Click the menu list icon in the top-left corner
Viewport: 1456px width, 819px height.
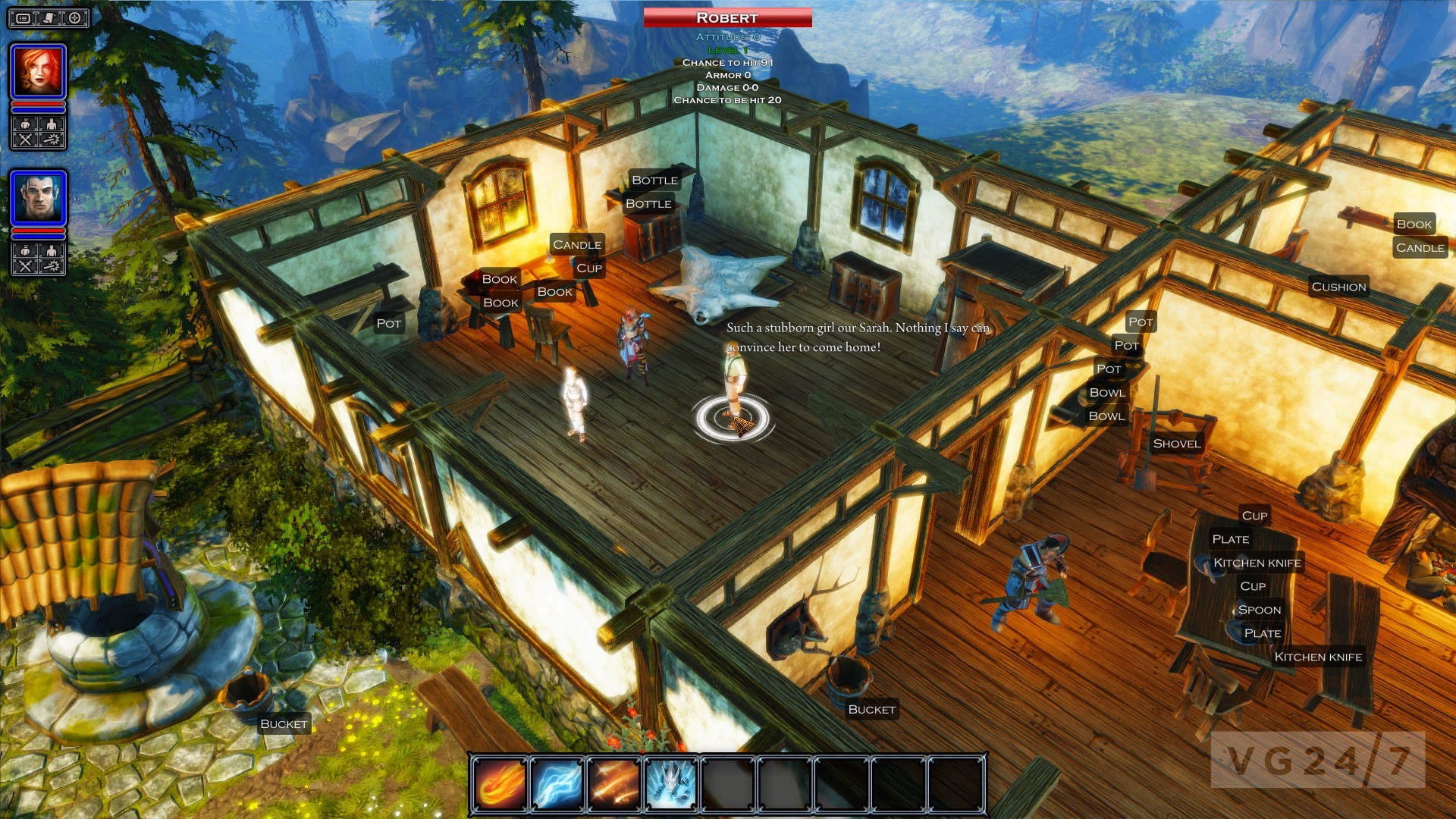pos(24,18)
